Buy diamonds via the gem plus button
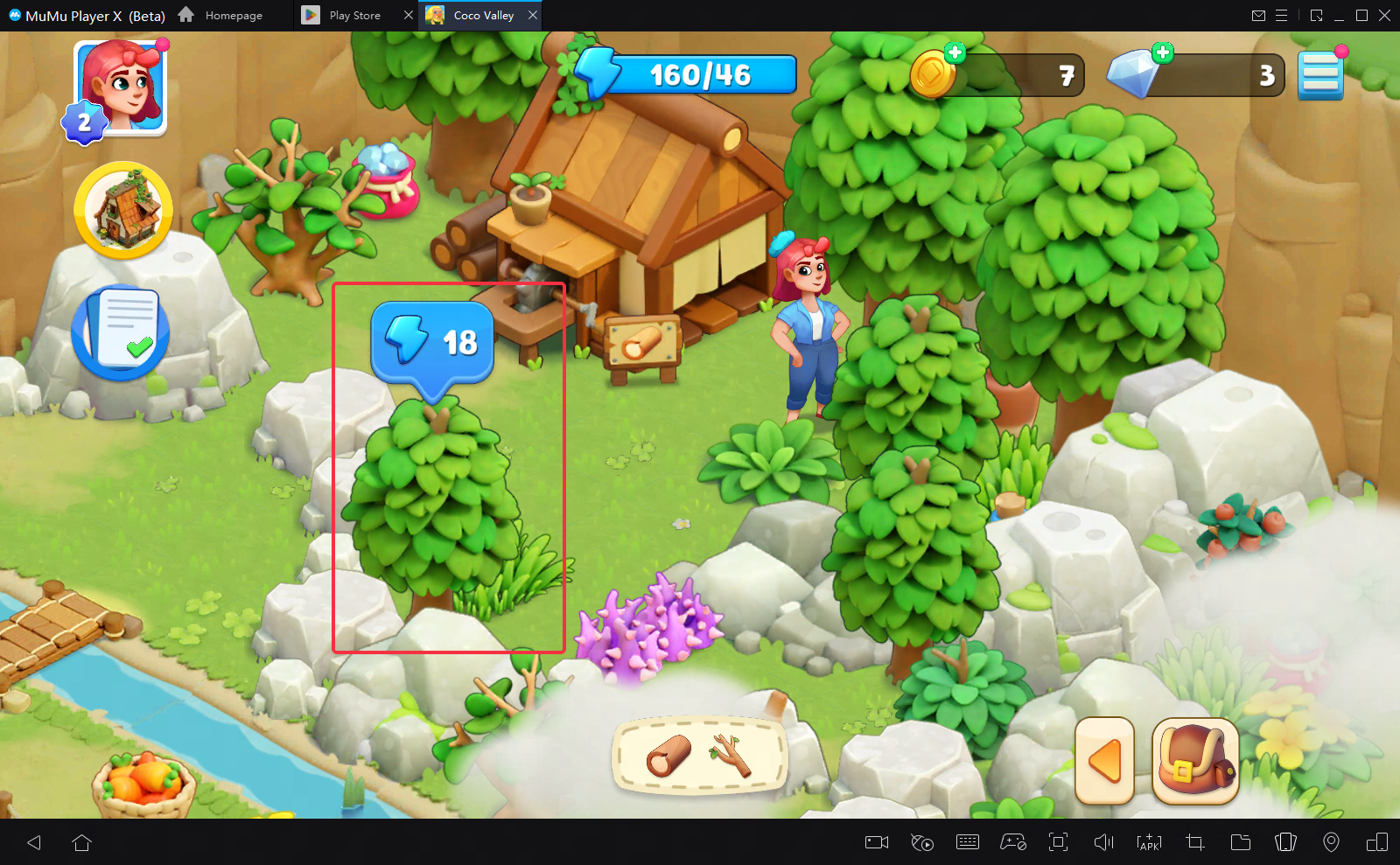 (x=1162, y=53)
